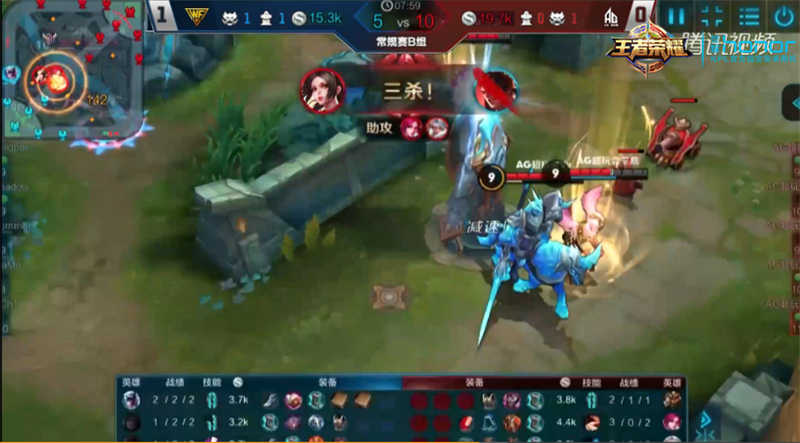Toggle the fullscreen collapse arrows button

pos(711,16)
